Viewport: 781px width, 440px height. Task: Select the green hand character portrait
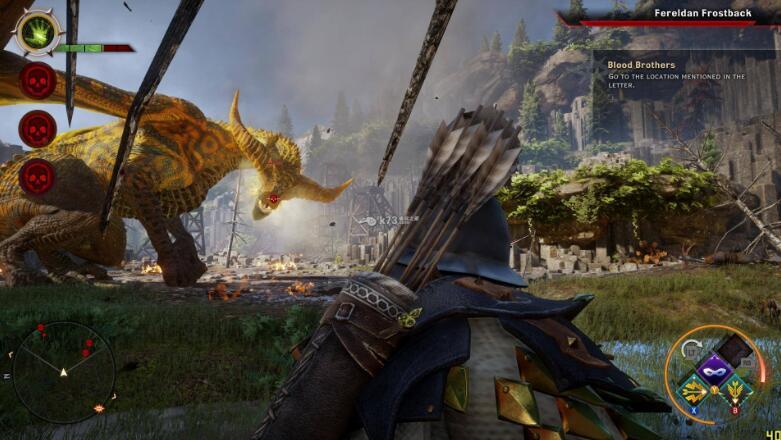38,32
